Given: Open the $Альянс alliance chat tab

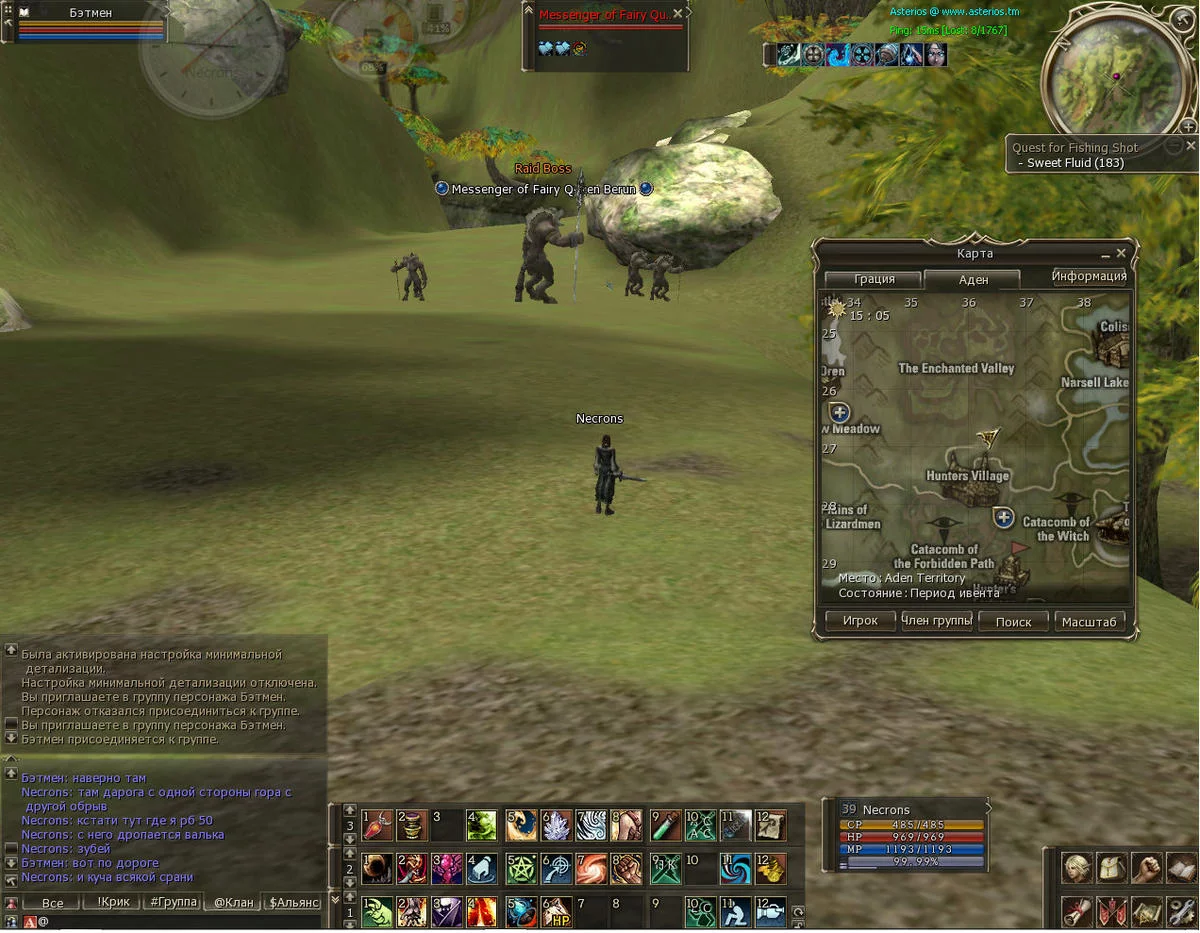Looking at the screenshot, I should tap(293, 902).
